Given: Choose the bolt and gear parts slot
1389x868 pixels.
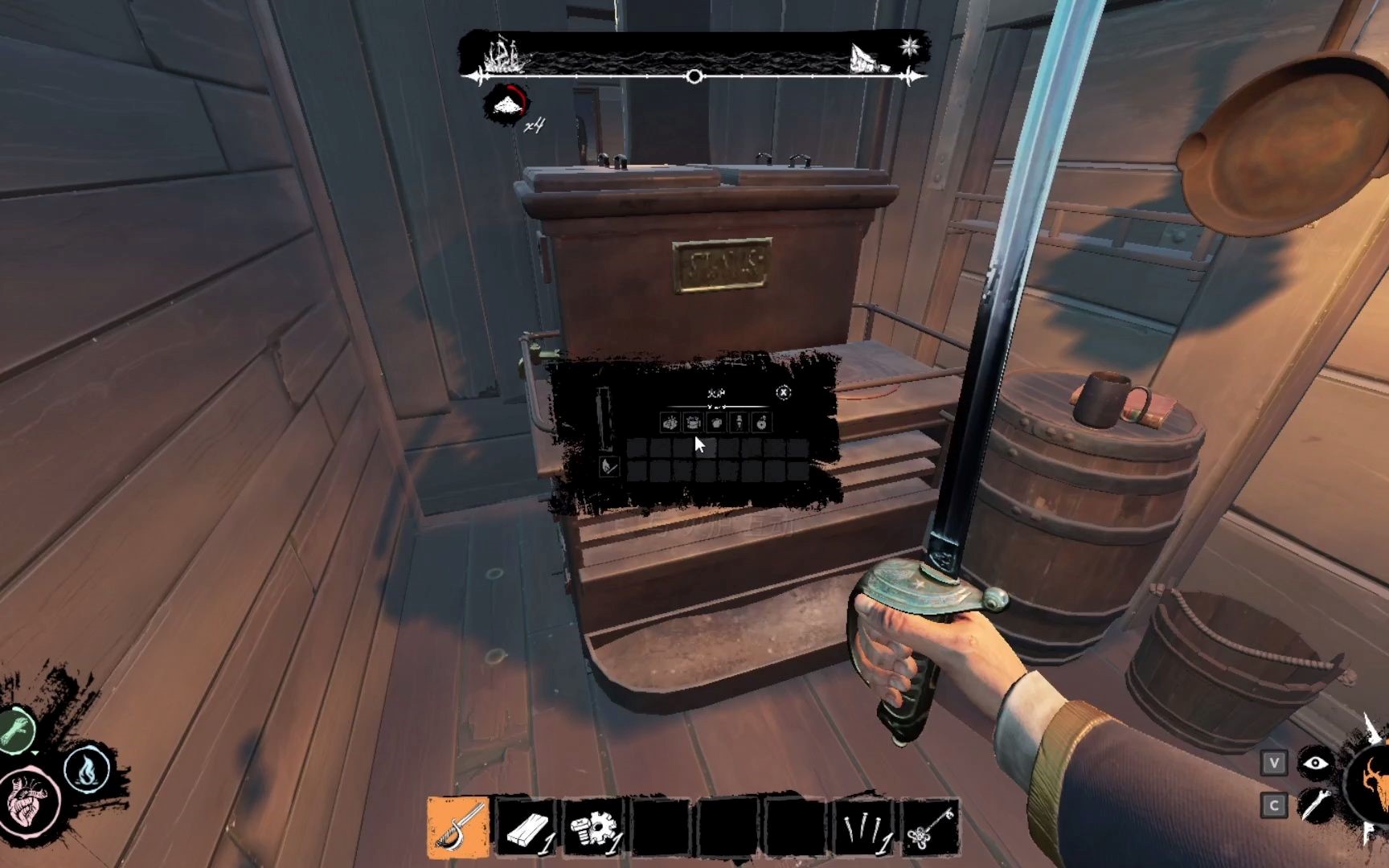Looking at the screenshot, I should tap(595, 826).
